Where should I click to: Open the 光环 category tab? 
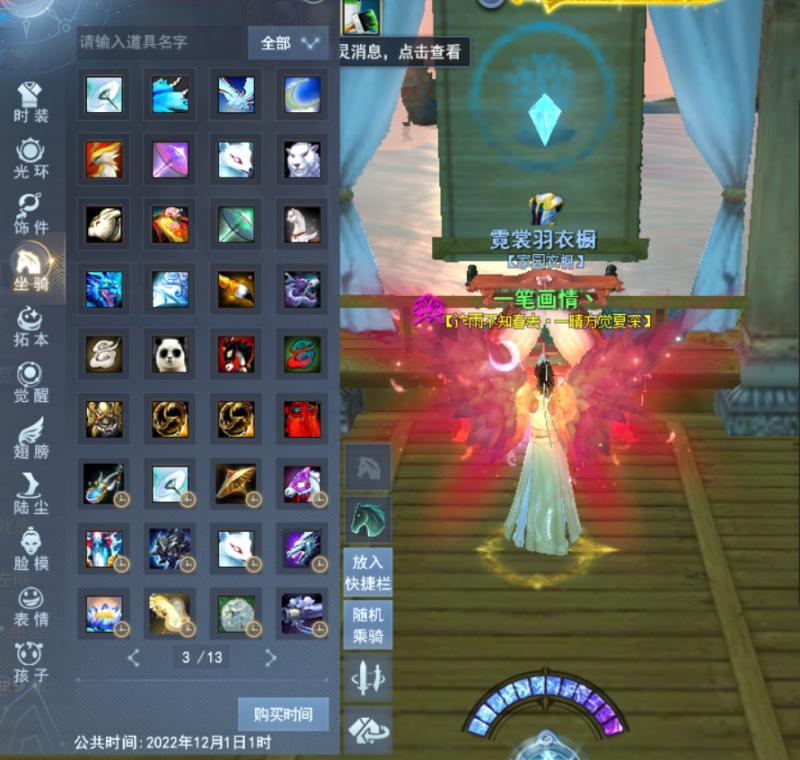(31, 158)
